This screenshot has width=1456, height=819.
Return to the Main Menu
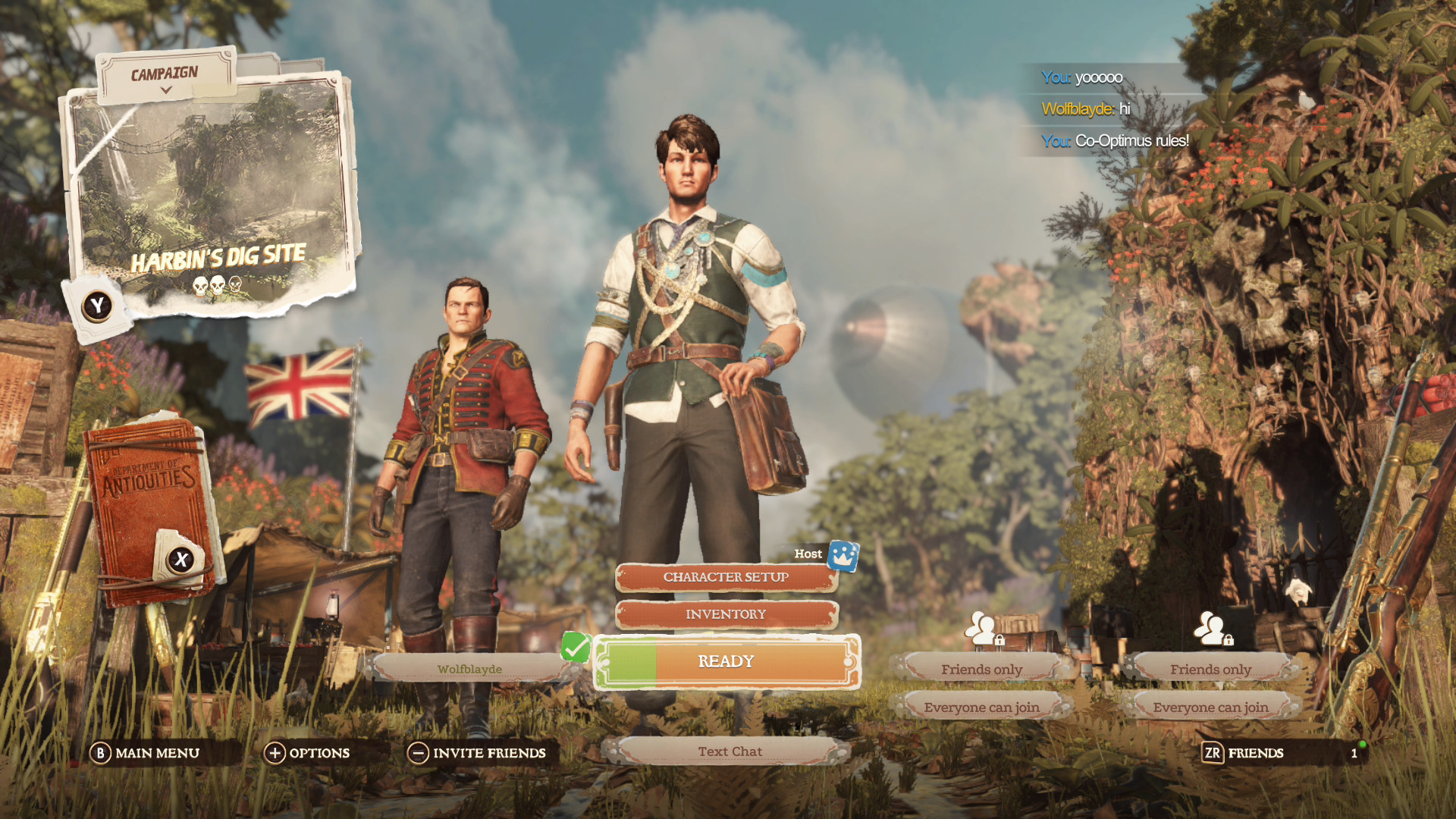146,753
